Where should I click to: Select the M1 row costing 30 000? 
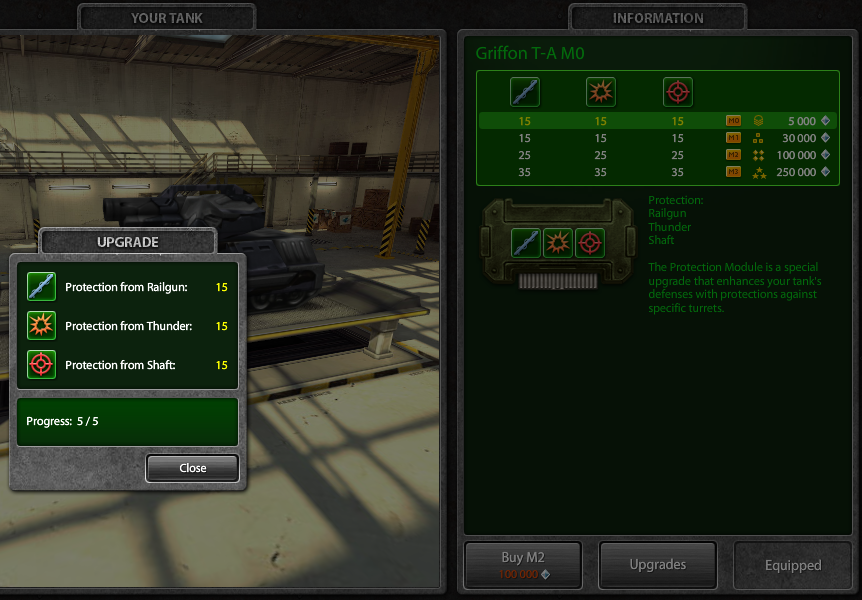click(x=658, y=138)
